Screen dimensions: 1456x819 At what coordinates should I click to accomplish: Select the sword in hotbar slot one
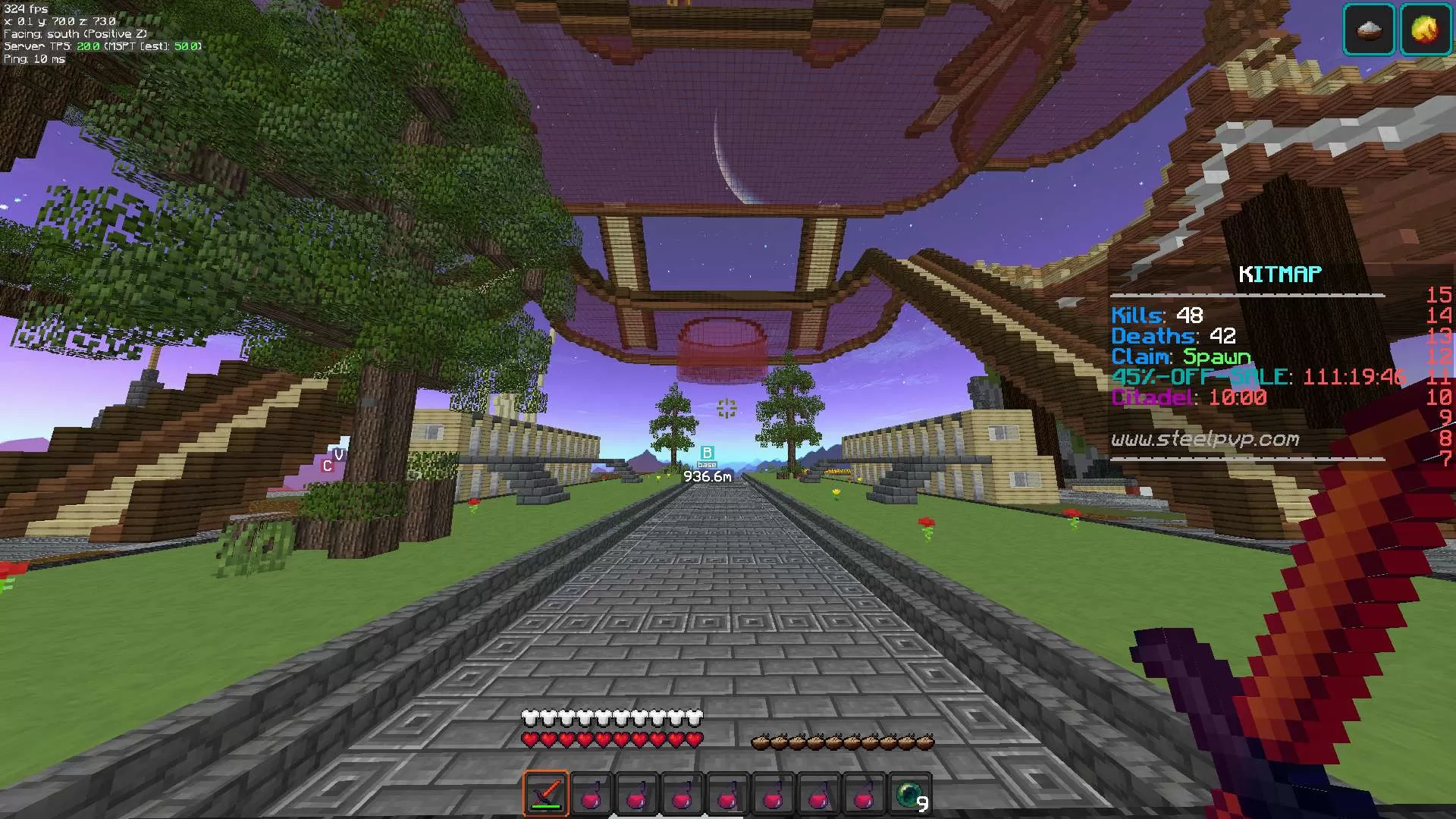(x=545, y=794)
